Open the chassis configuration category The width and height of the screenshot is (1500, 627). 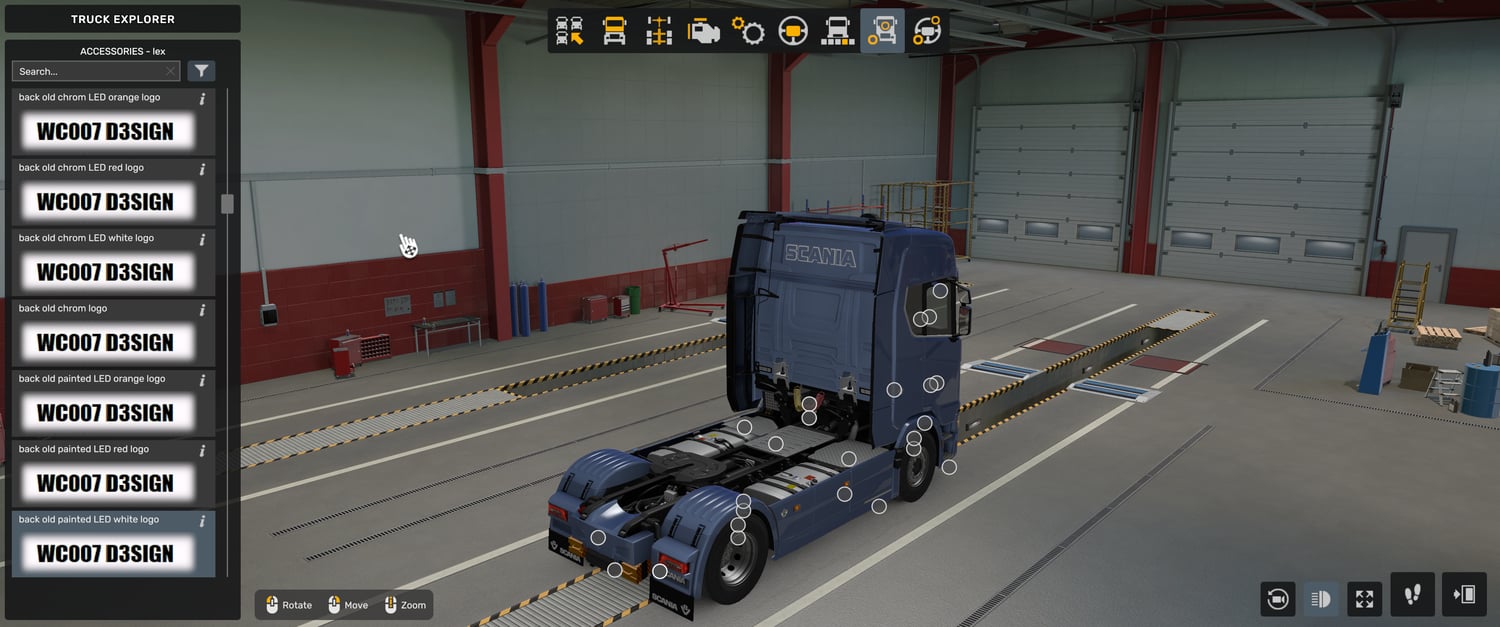pyautogui.click(x=659, y=31)
